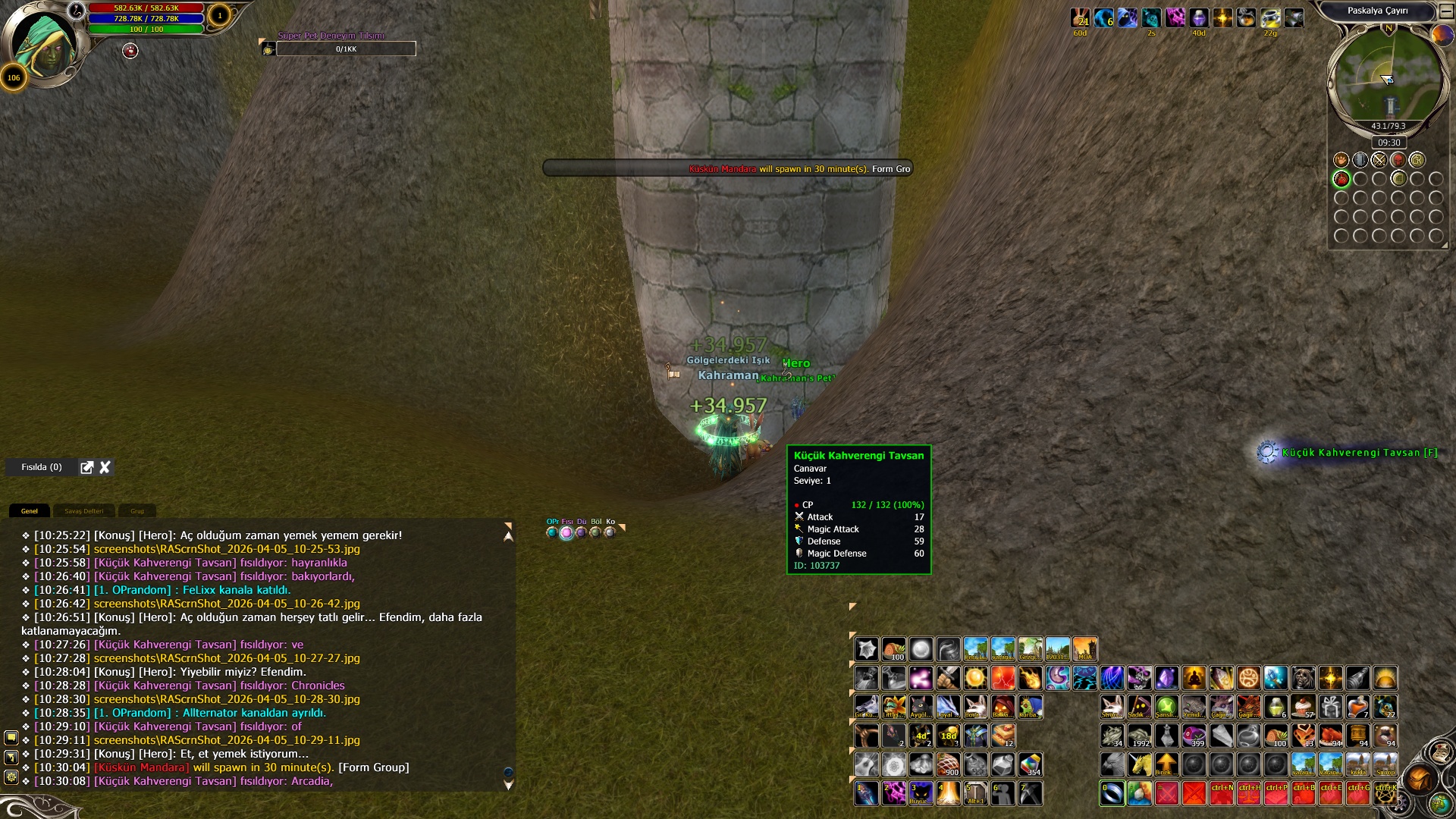Minimize the Paskalya Çayırı minimap panel
Screen dimensions: 1456x819
pyautogui.click(x=1446, y=11)
